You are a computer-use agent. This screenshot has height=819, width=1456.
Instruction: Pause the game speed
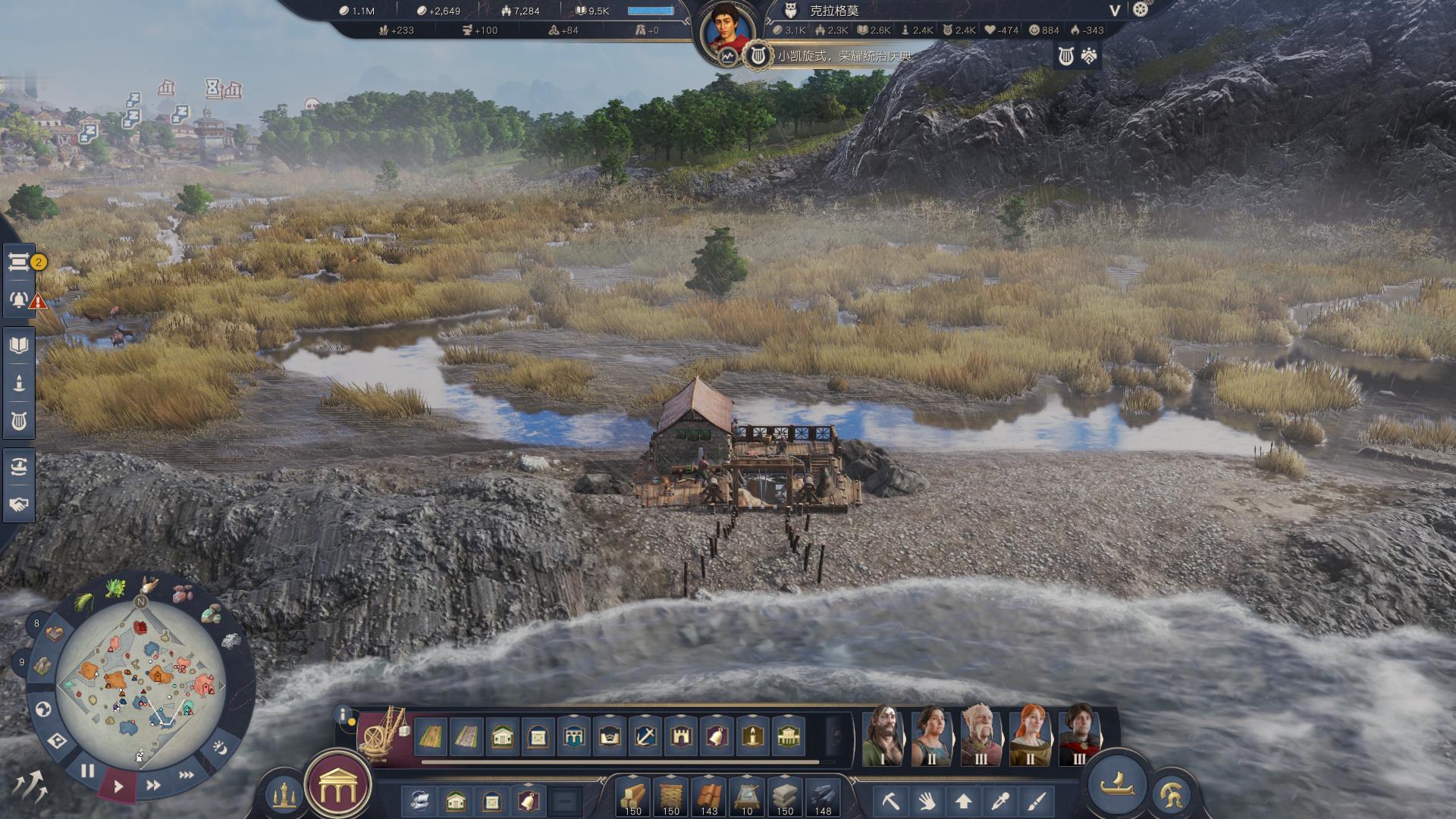(x=87, y=771)
